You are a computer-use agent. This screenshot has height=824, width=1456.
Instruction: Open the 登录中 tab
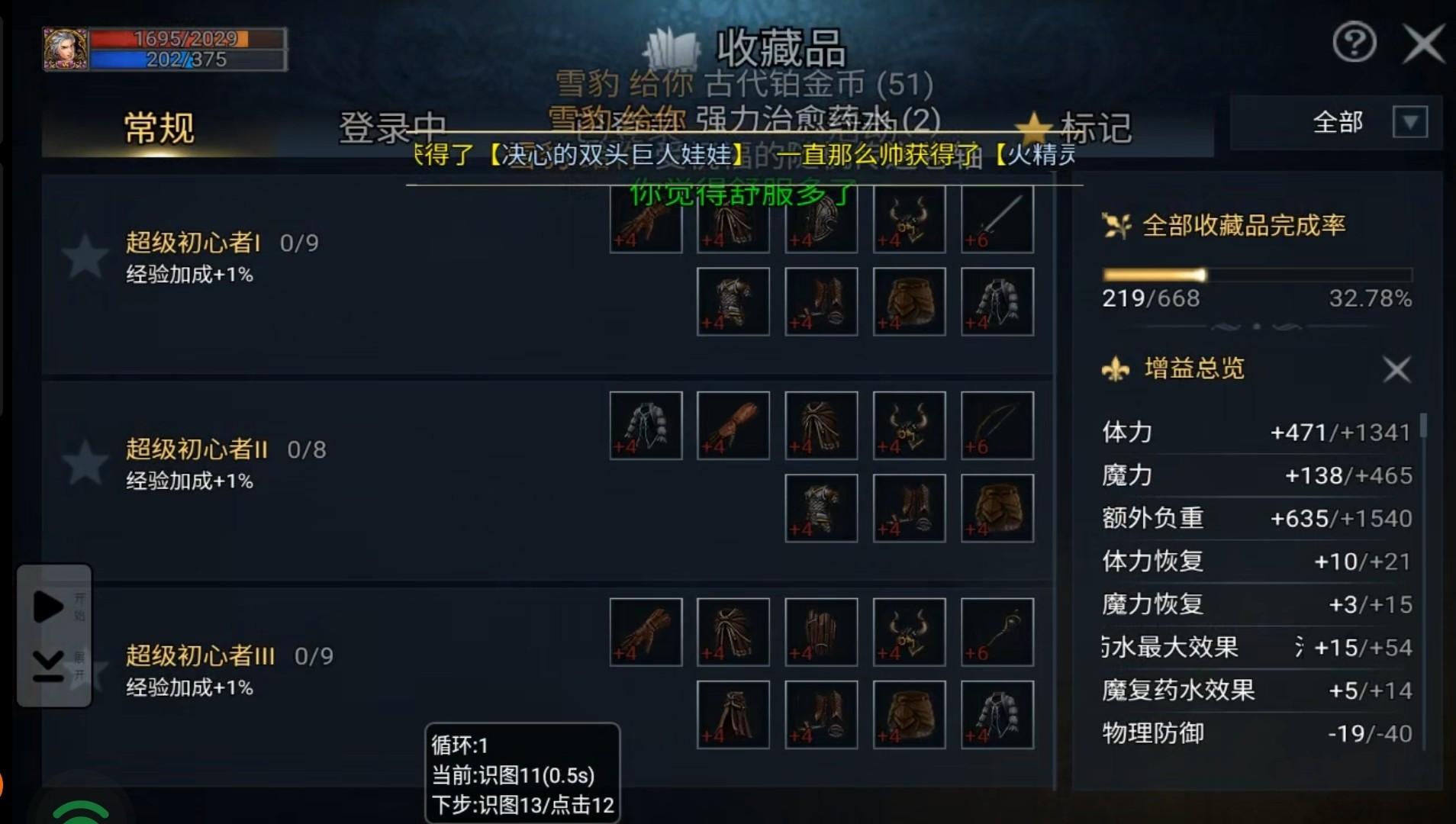coord(391,127)
